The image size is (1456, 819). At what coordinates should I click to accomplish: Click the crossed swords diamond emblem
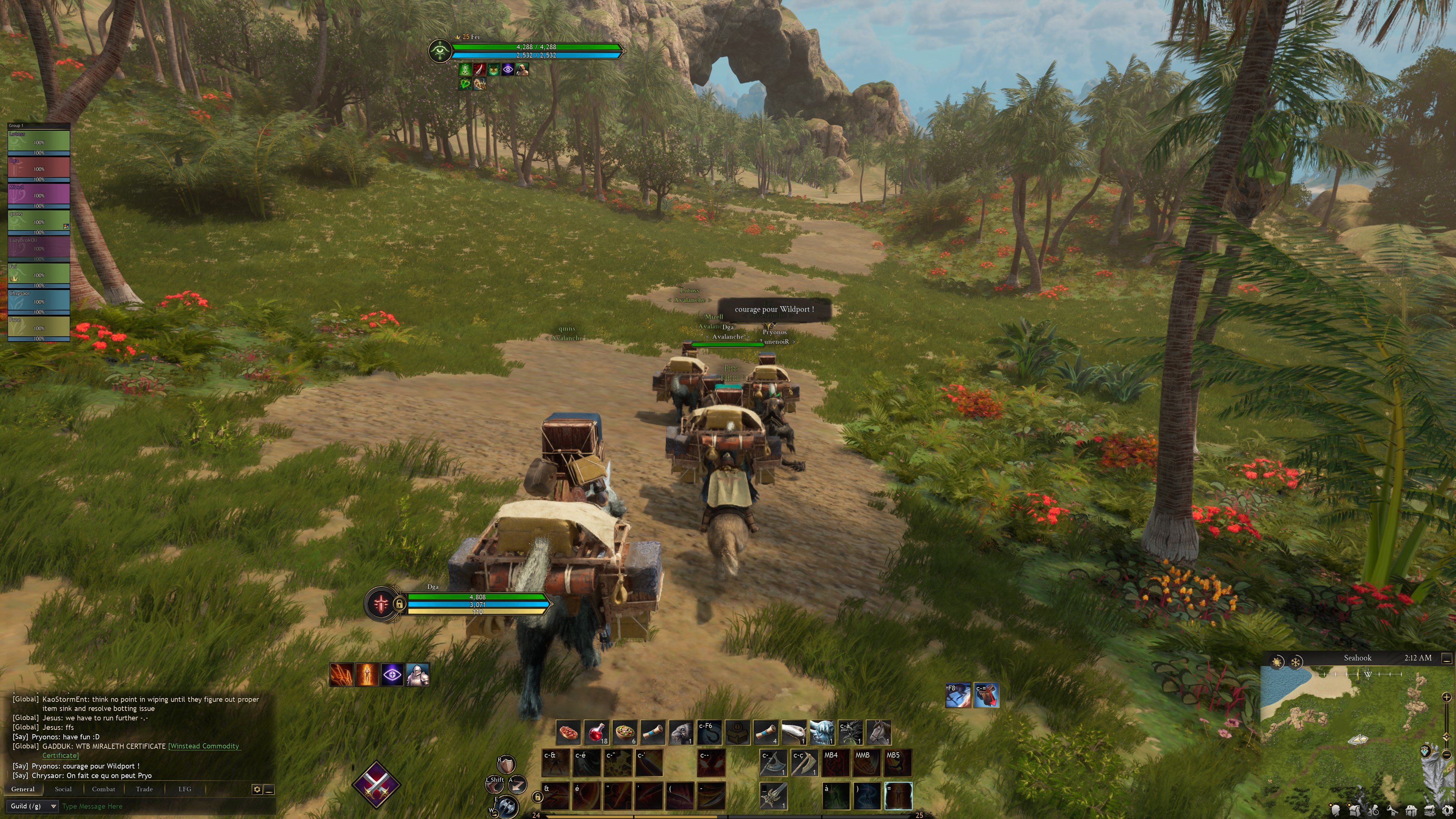(x=377, y=784)
